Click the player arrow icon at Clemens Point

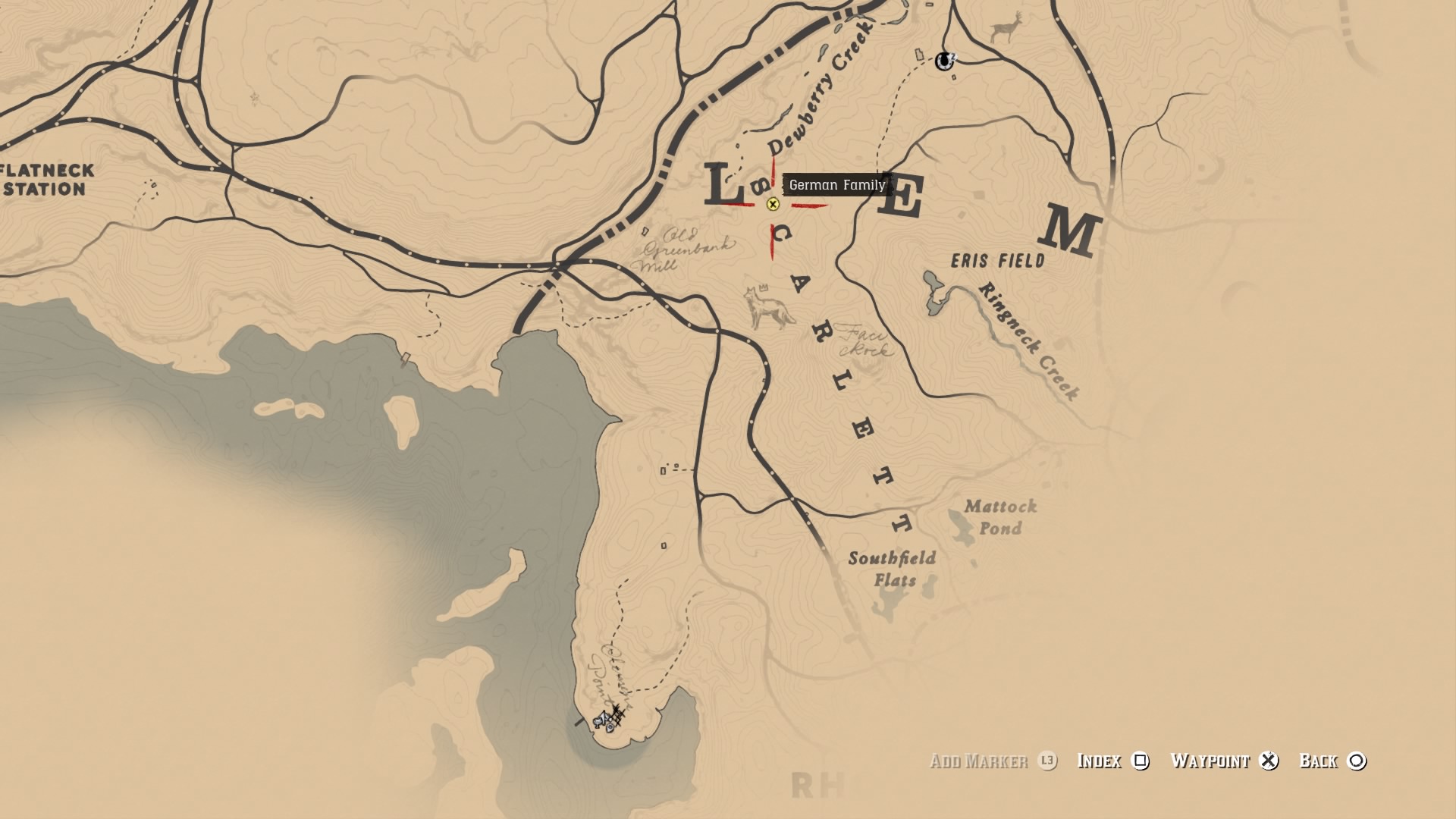(x=604, y=715)
